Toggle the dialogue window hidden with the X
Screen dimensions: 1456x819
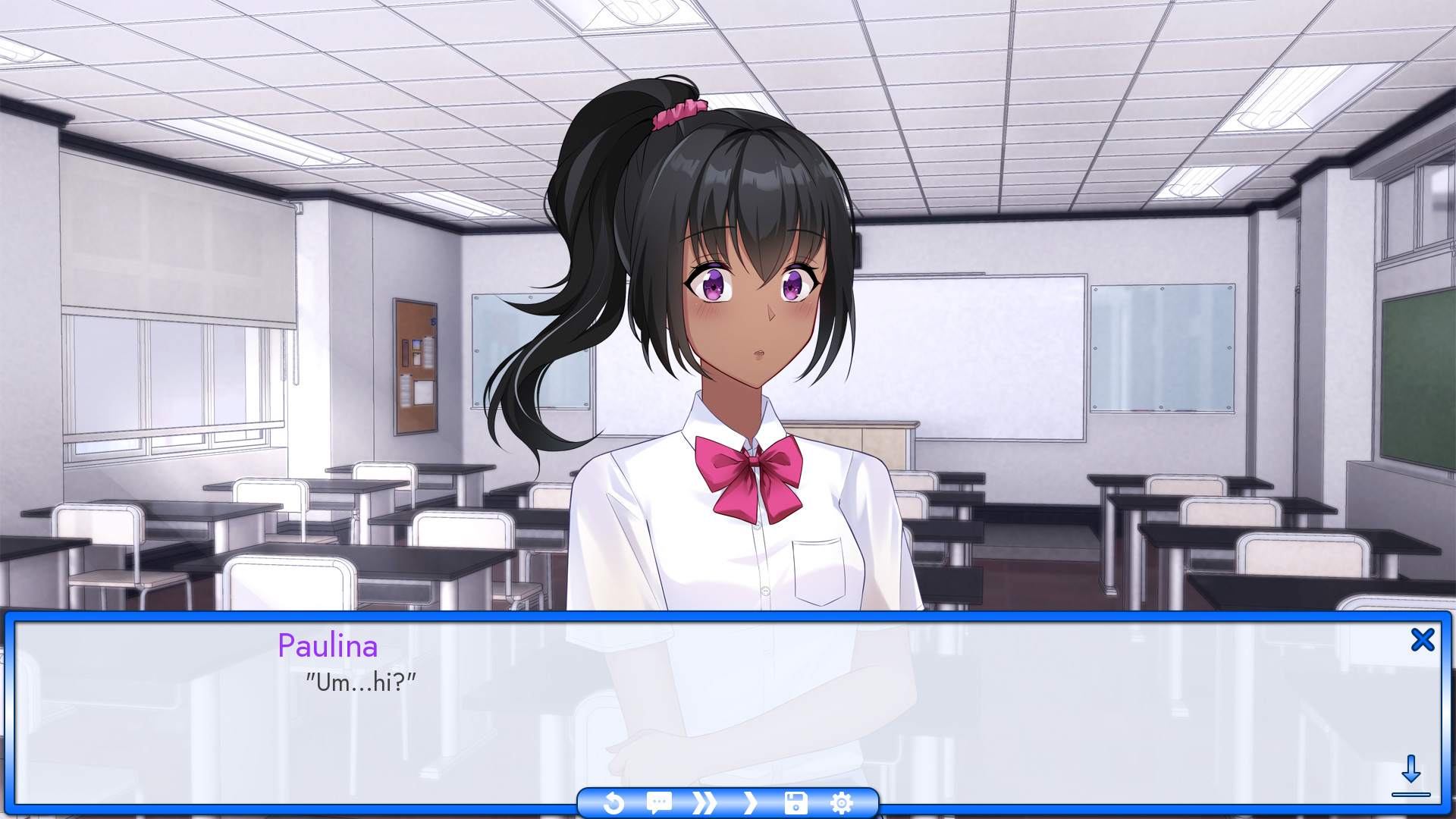tap(1423, 639)
